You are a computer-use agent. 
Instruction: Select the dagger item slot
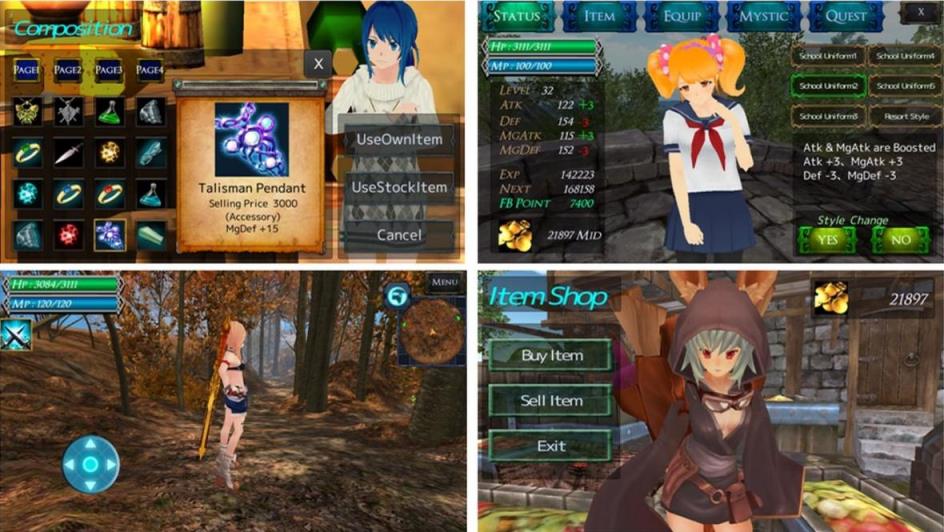click(x=68, y=152)
